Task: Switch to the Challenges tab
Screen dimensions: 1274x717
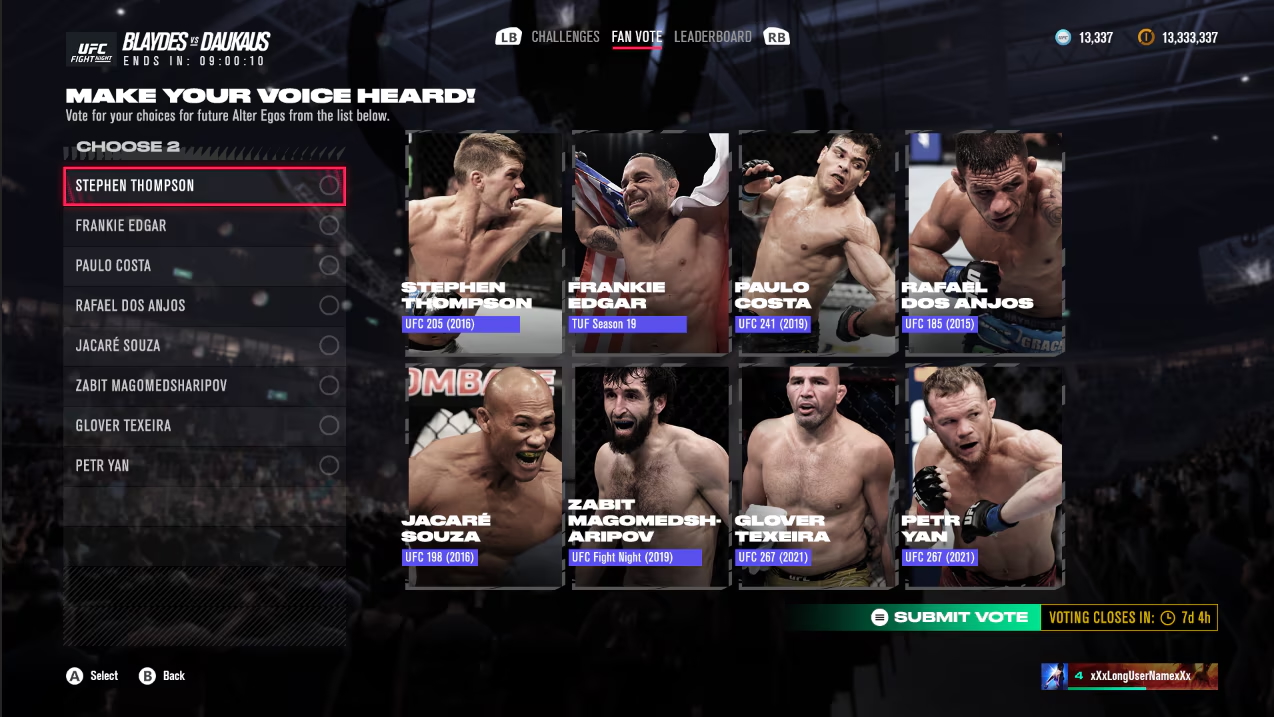Action: tap(565, 37)
